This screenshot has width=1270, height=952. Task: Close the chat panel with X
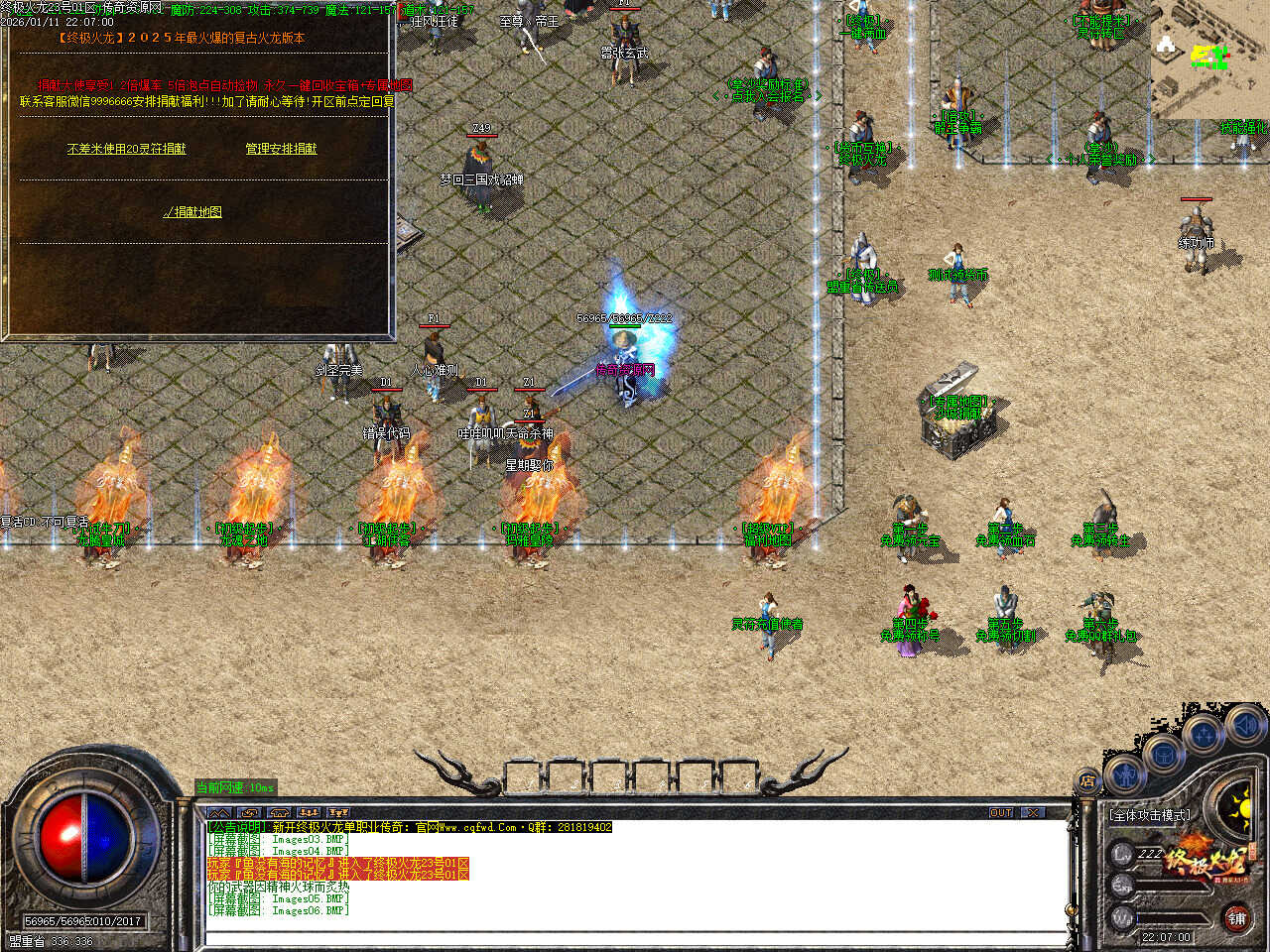coord(1034,812)
